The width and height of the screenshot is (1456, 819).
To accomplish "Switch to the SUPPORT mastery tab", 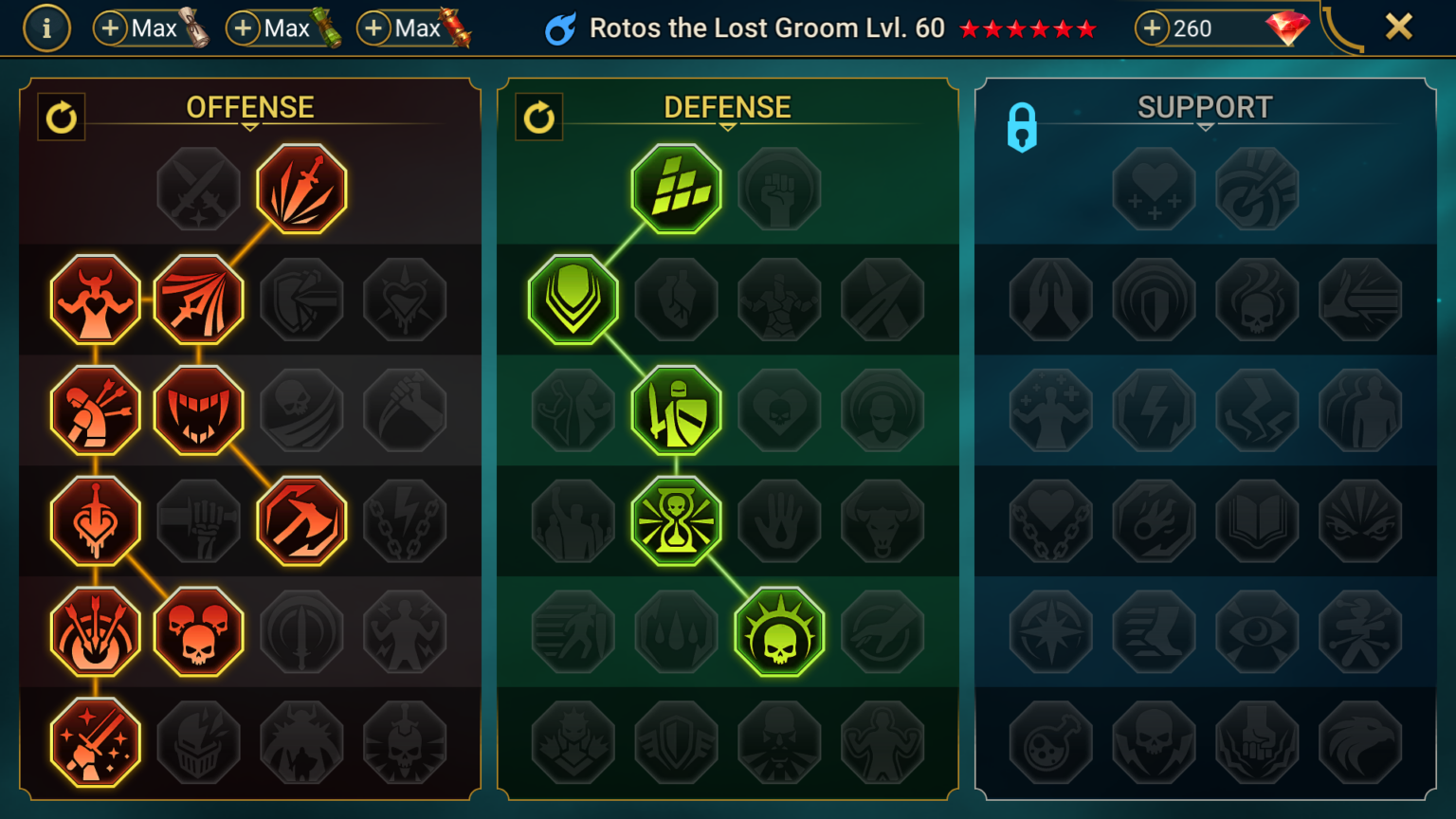I will coord(1204,107).
